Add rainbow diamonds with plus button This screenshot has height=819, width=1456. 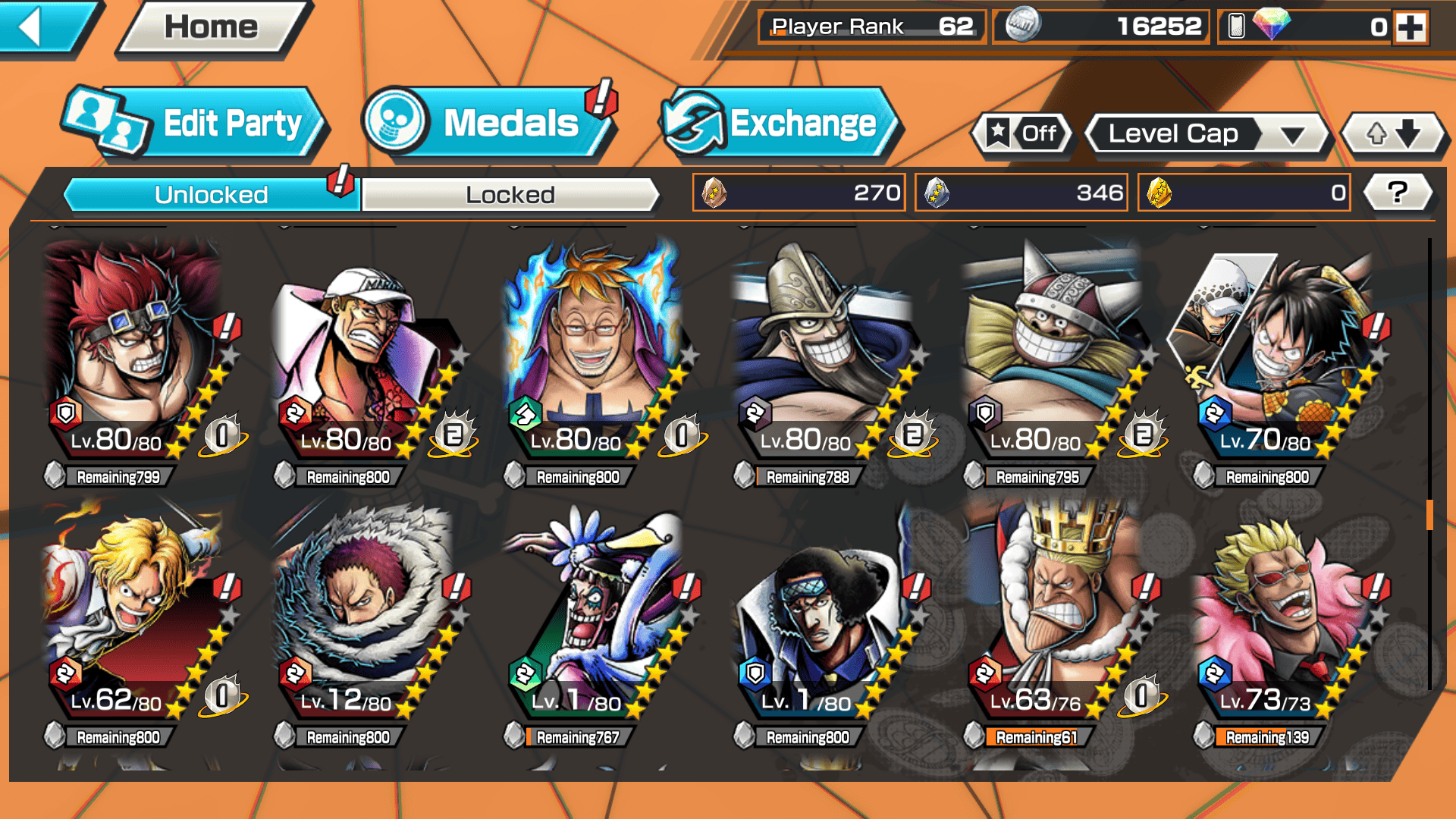click(x=1410, y=27)
